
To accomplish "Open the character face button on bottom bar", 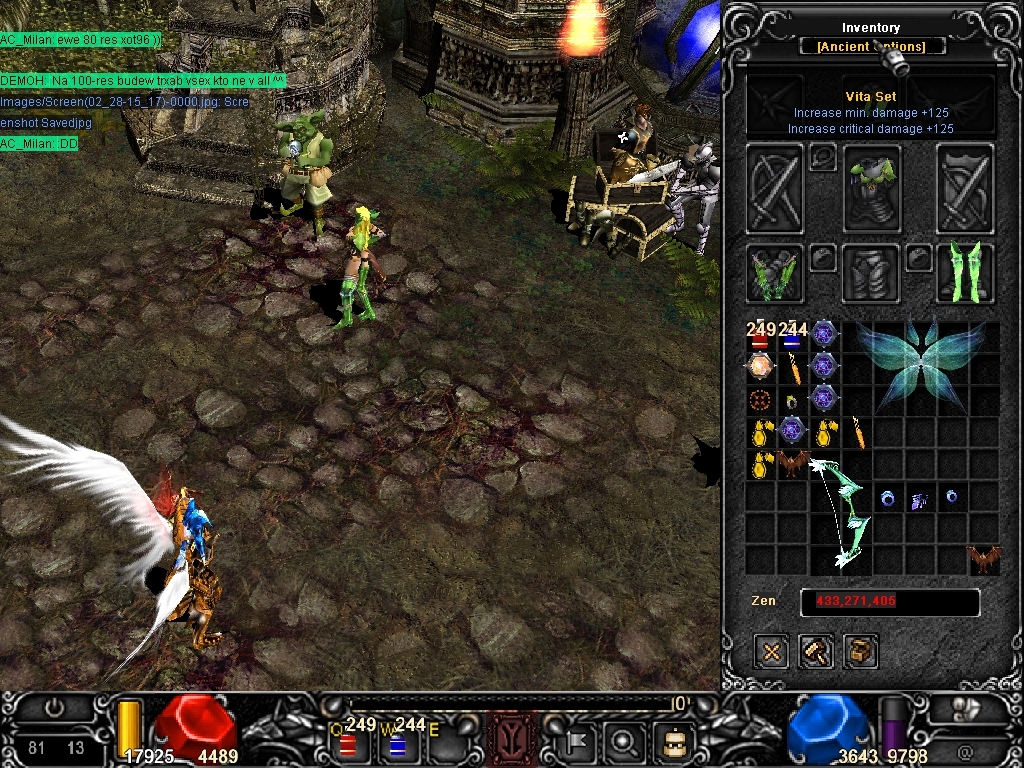I will click(674, 742).
